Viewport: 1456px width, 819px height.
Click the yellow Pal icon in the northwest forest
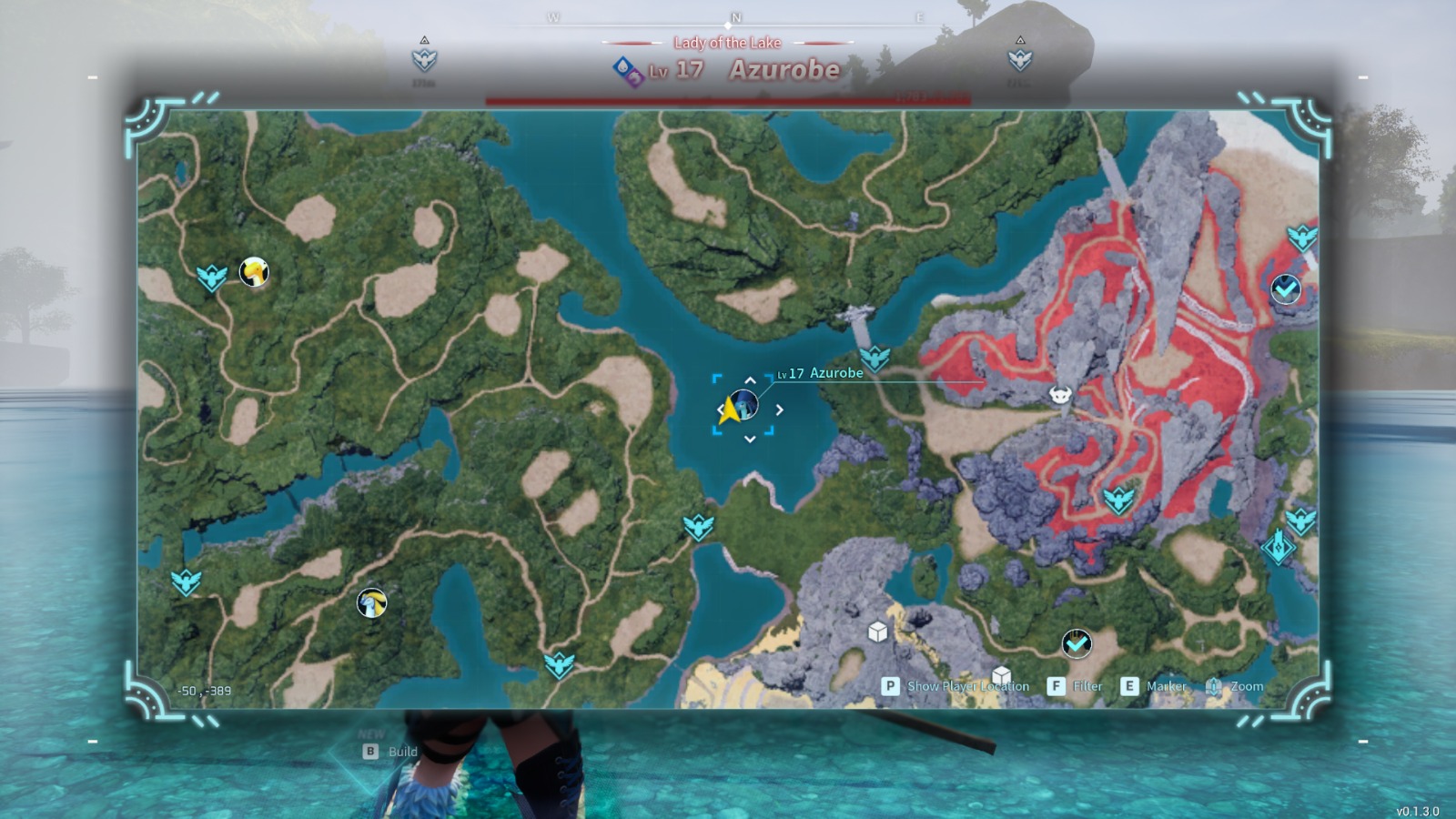pyautogui.click(x=252, y=272)
